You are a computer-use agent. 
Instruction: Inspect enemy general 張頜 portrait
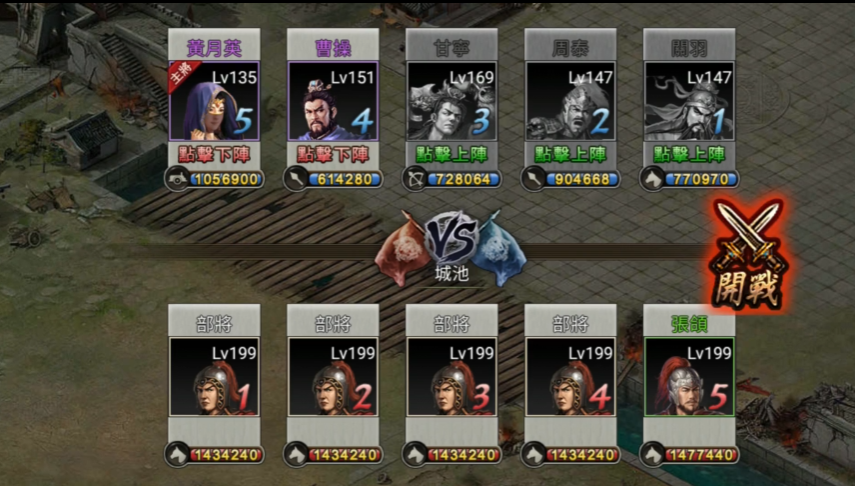point(690,376)
